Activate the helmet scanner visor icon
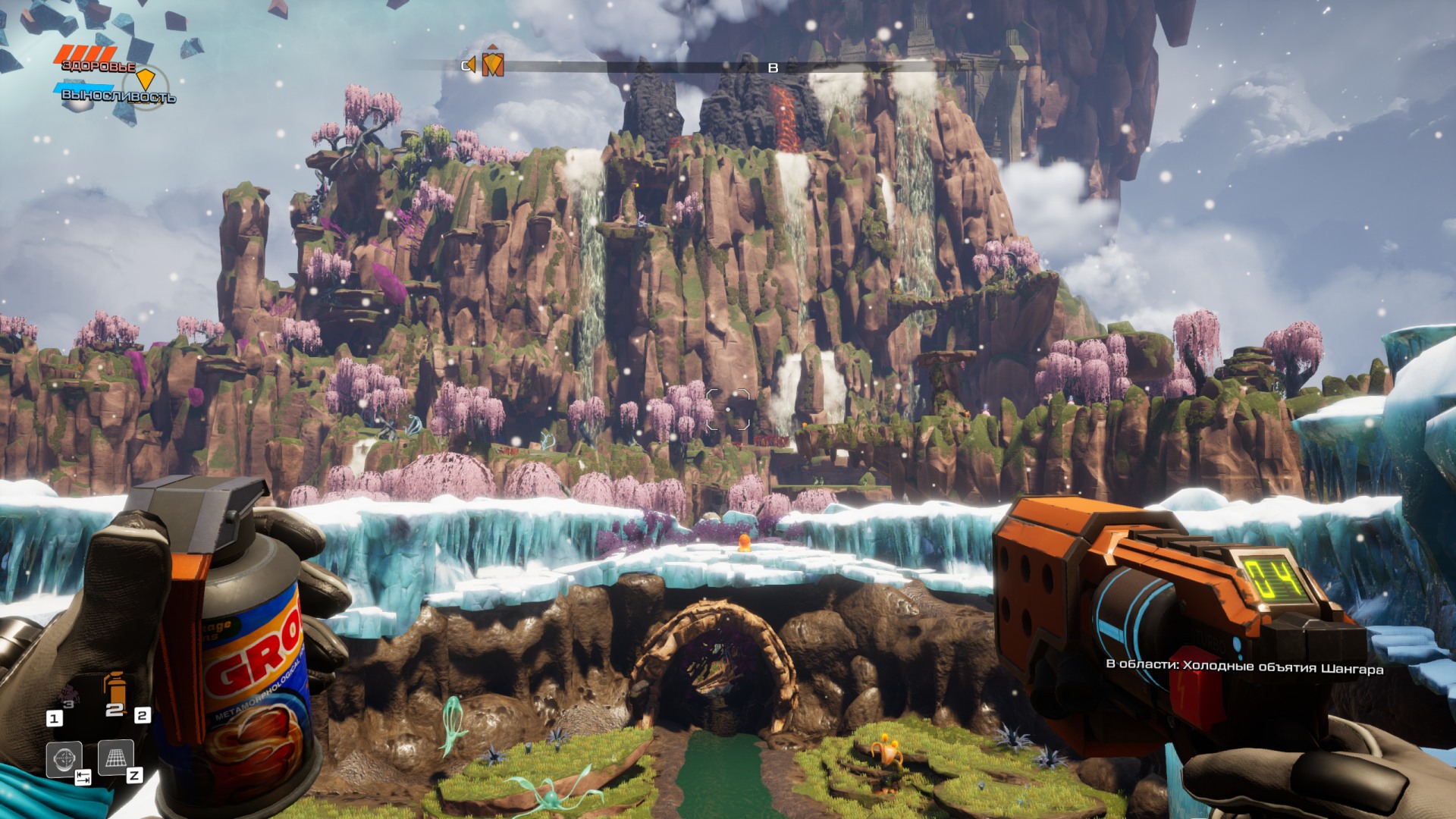This screenshot has width=1456, height=819. coord(64,758)
